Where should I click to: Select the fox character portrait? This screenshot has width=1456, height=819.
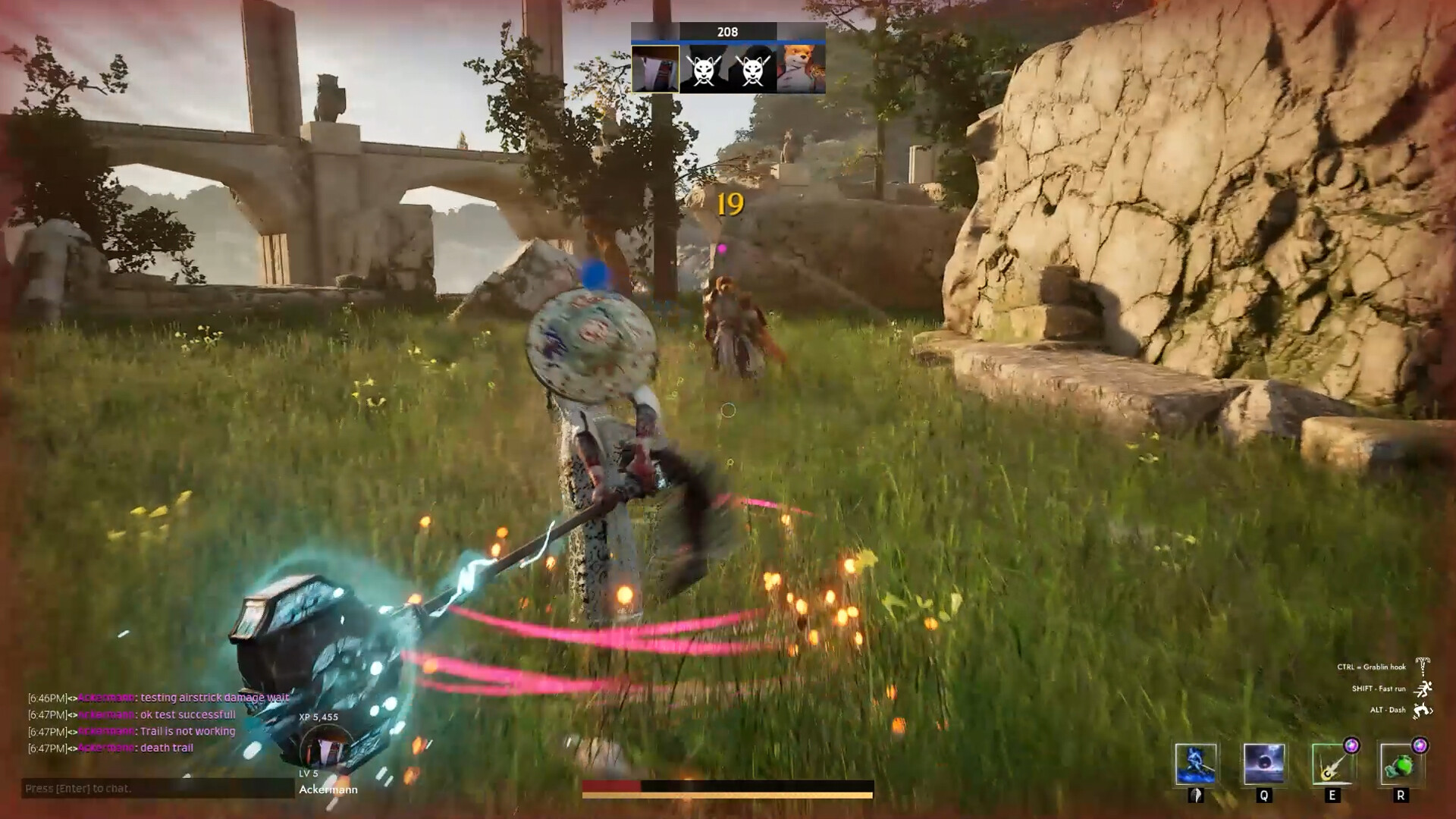click(801, 69)
